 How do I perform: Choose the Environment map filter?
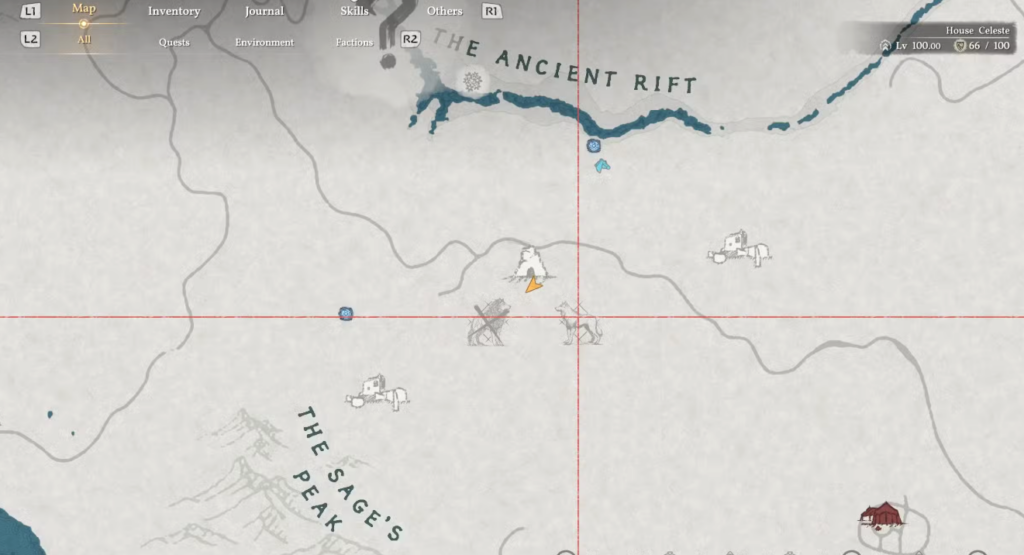pyautogui.click(x=264, y=42)
